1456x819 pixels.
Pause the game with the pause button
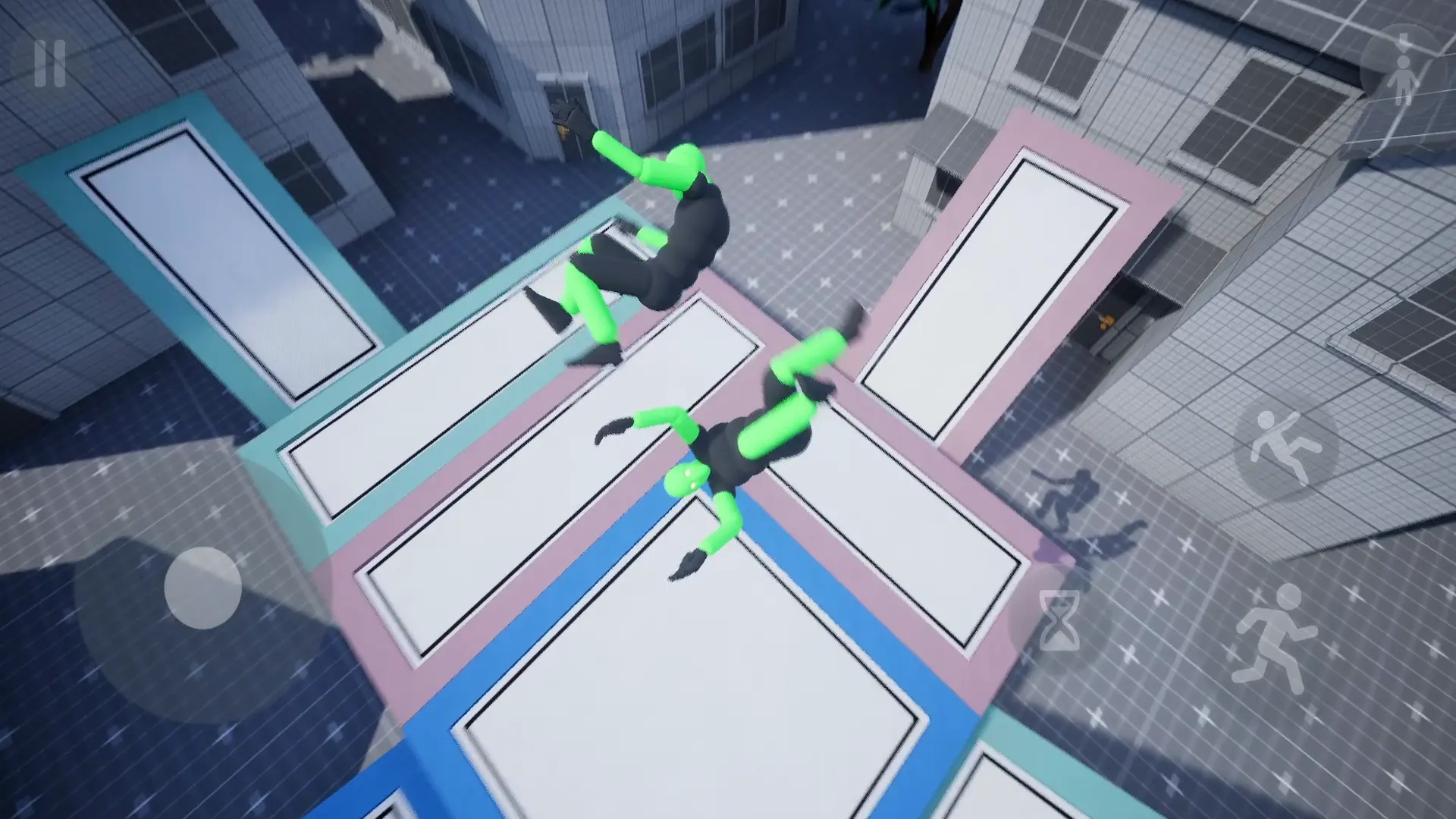click(x=49, y=64)
